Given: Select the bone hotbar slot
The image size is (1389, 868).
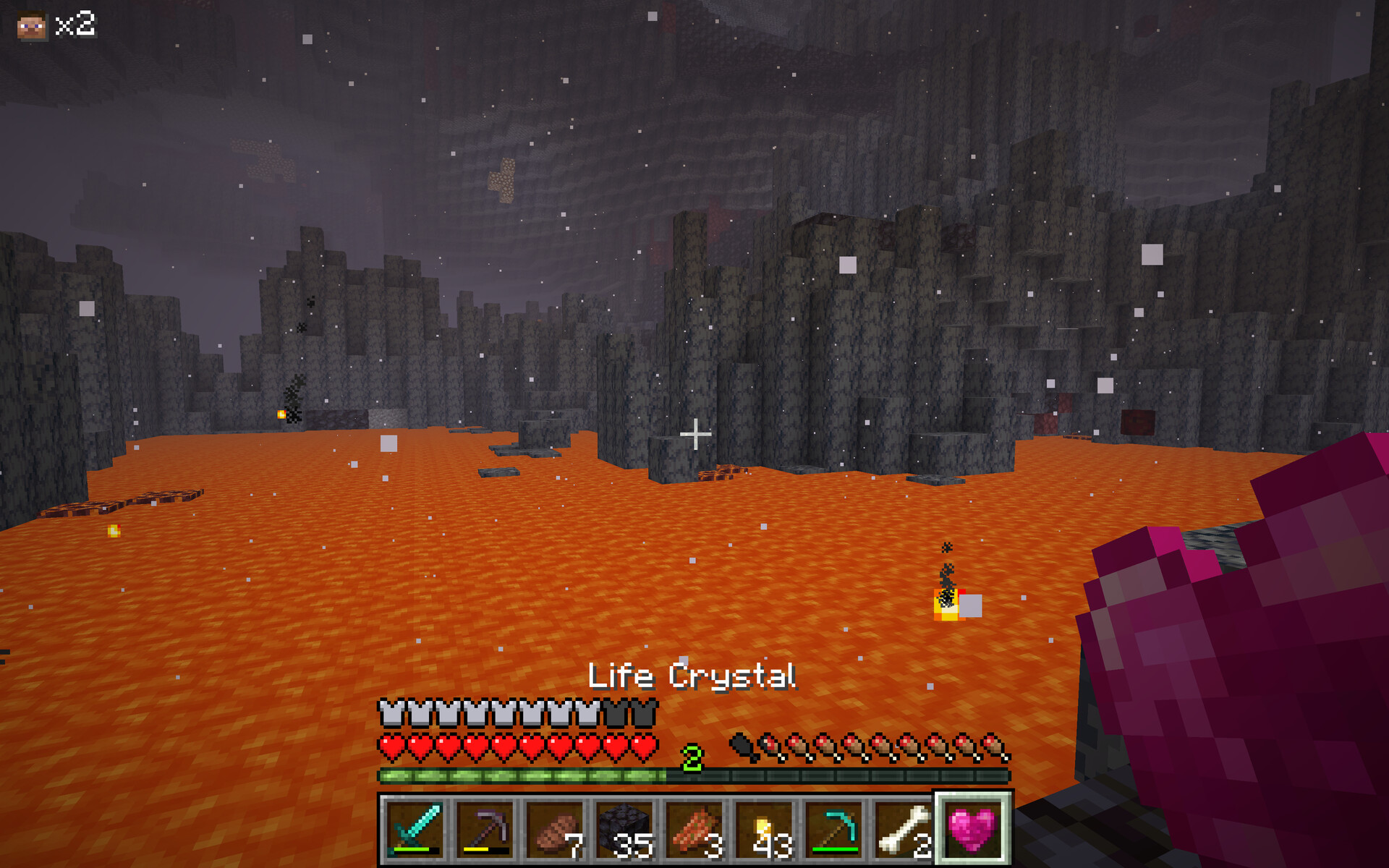Looking at the screenshot, I should 903,828.
